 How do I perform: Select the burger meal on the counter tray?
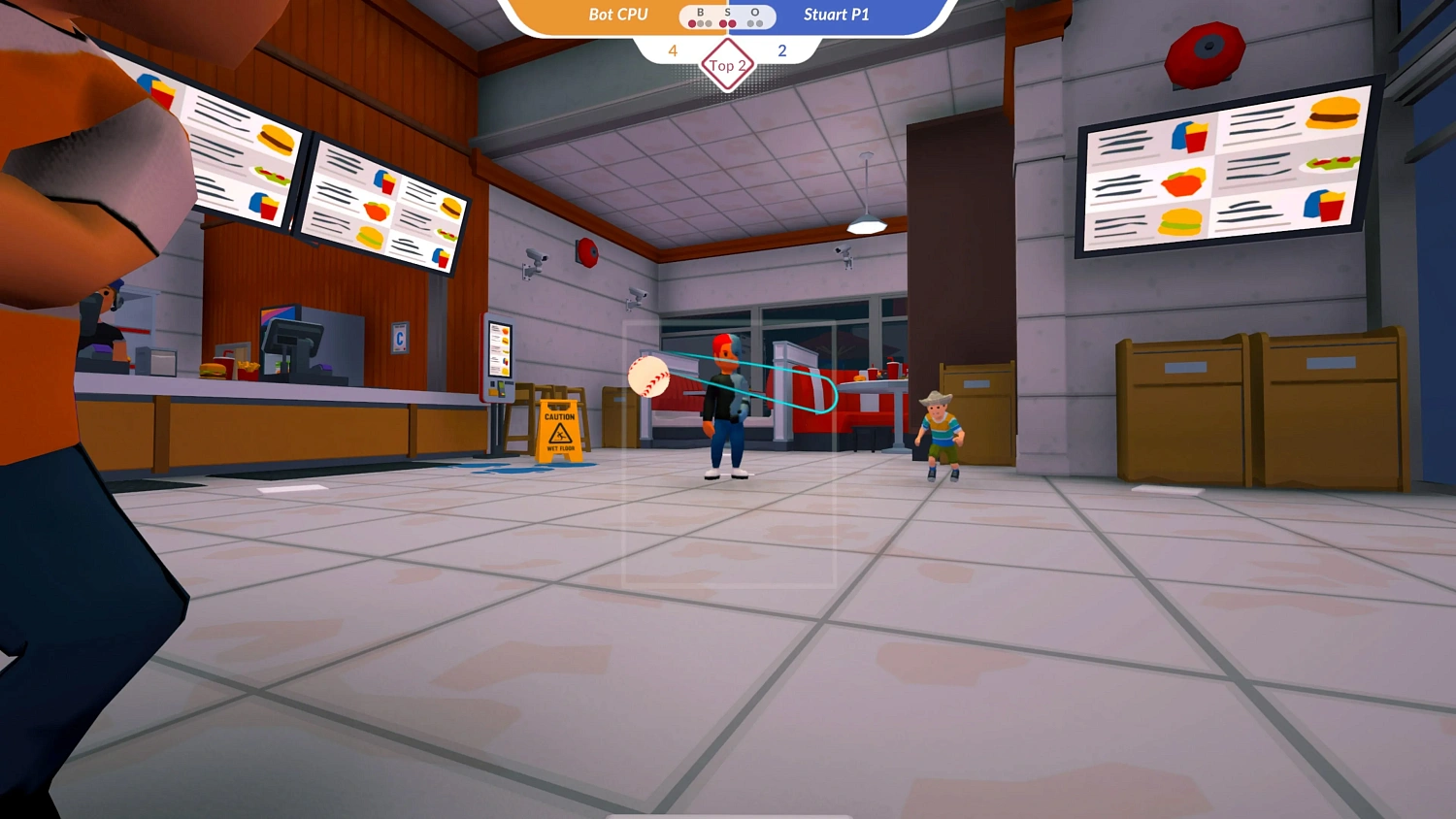coord(225,367)
